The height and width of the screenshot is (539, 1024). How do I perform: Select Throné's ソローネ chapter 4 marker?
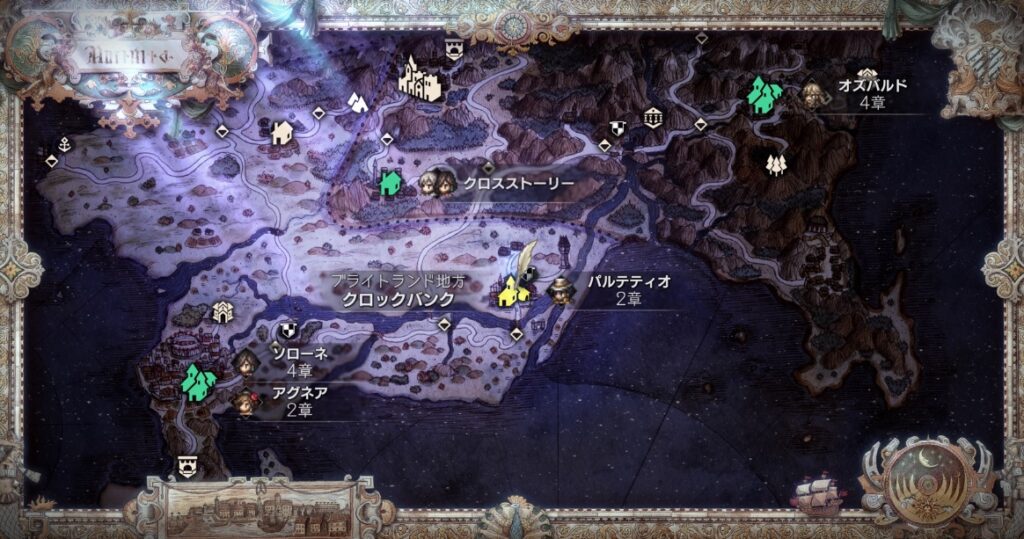[x=246, y=361]
